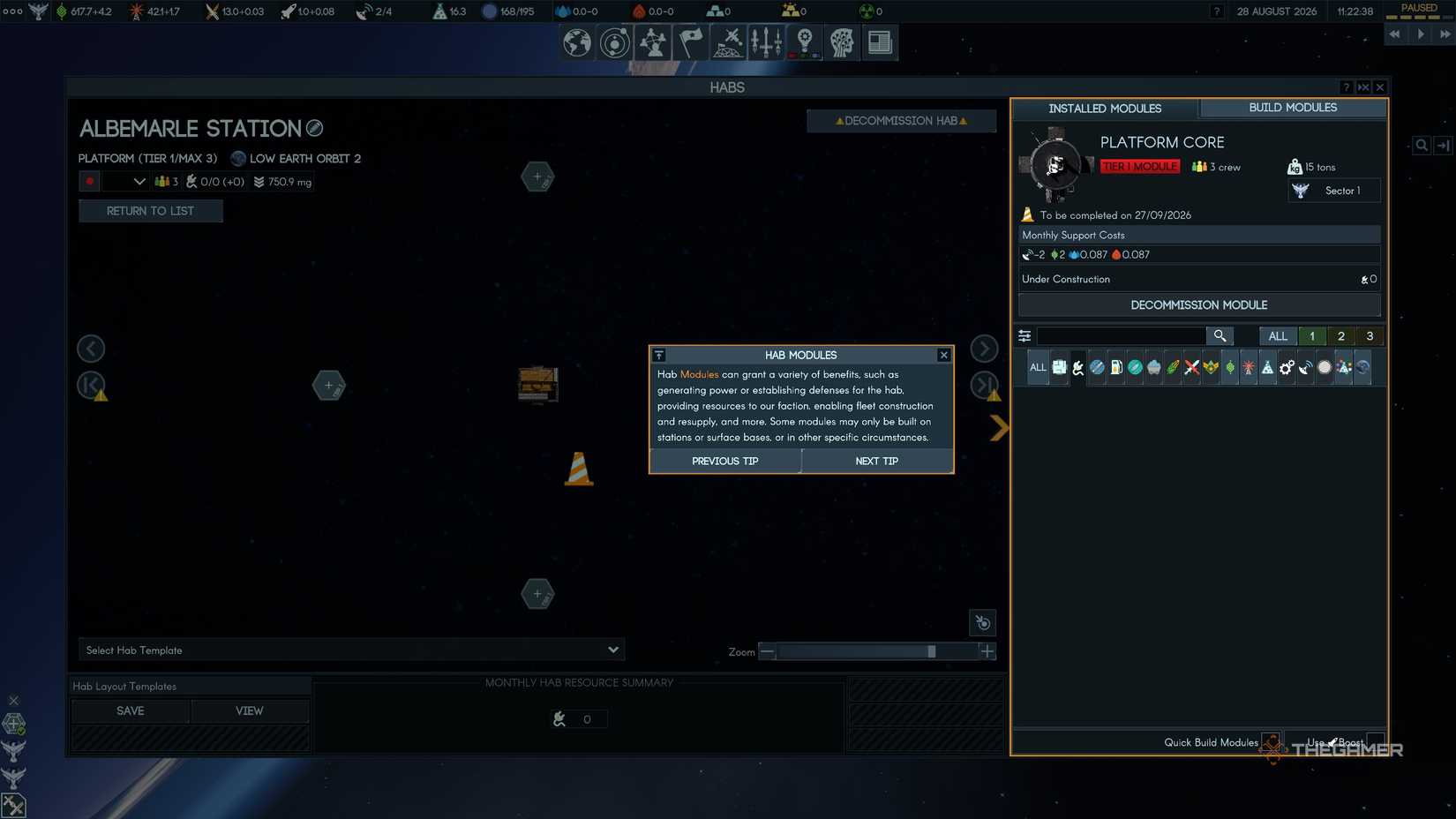Open the research screen via lightbulb icon

point(803,42)
